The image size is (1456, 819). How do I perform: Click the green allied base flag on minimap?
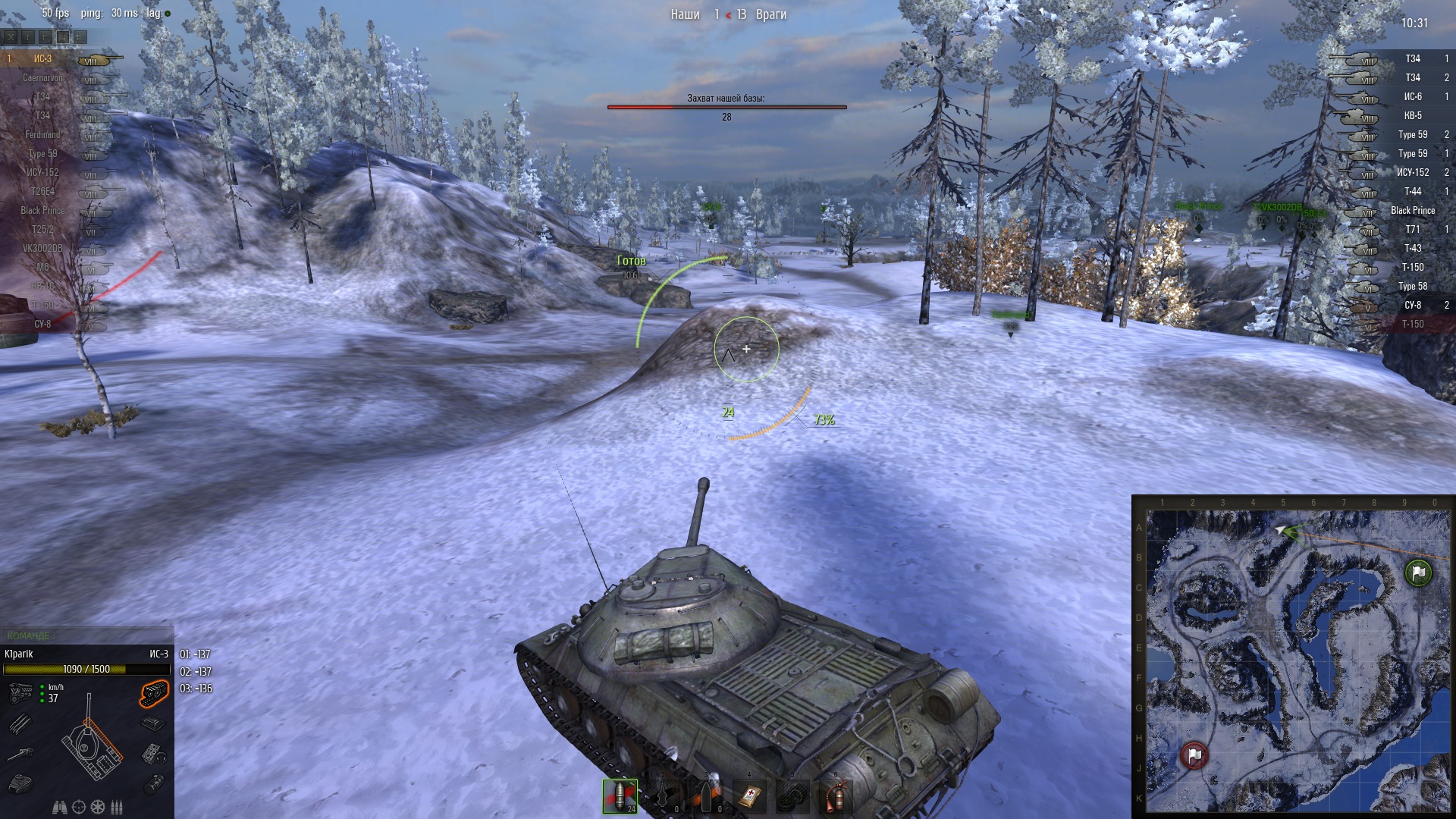[x=1417, y=573]
